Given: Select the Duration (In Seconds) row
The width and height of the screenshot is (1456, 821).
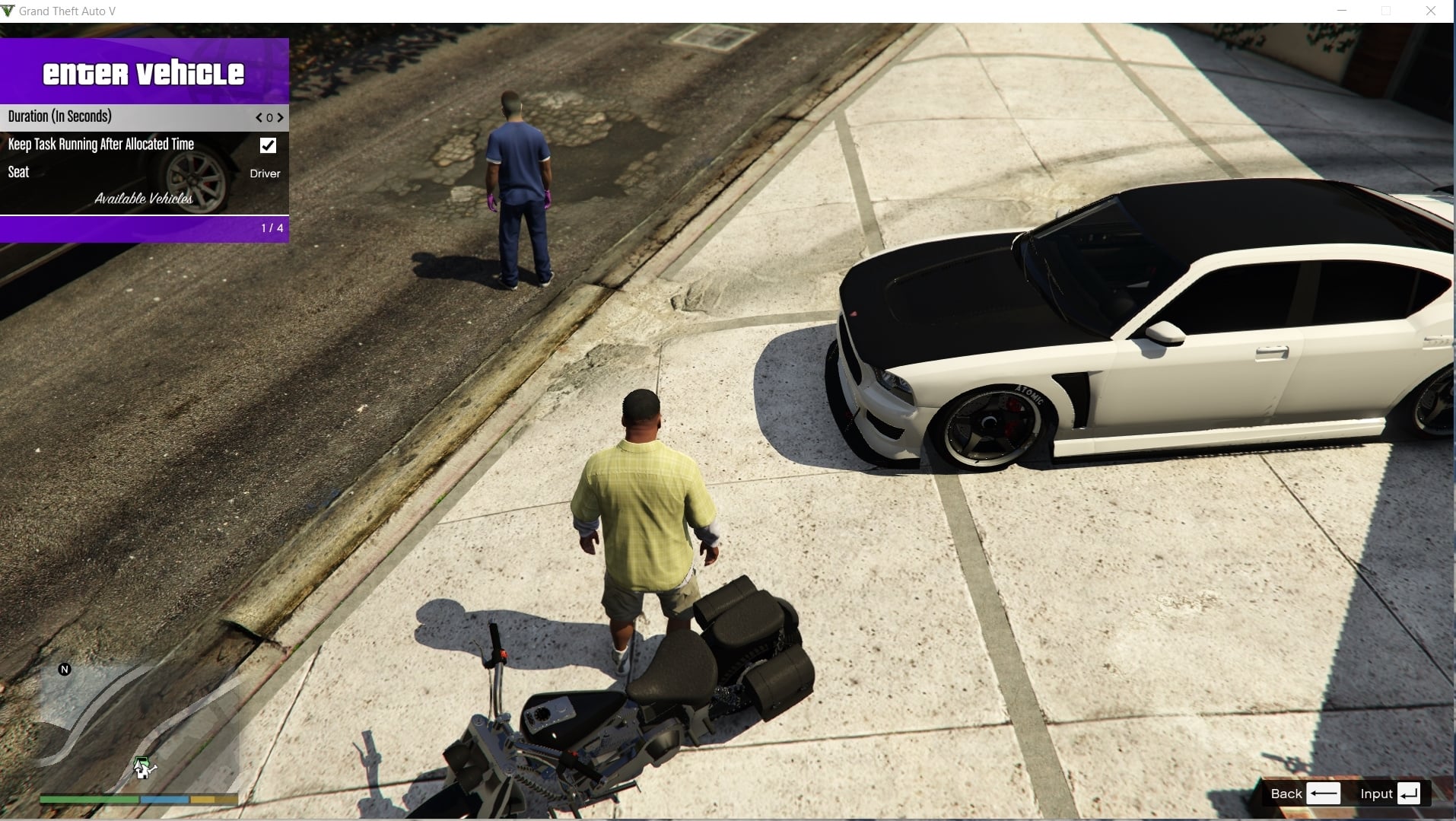Looking at the screenshot, I should tap(114, 117).
